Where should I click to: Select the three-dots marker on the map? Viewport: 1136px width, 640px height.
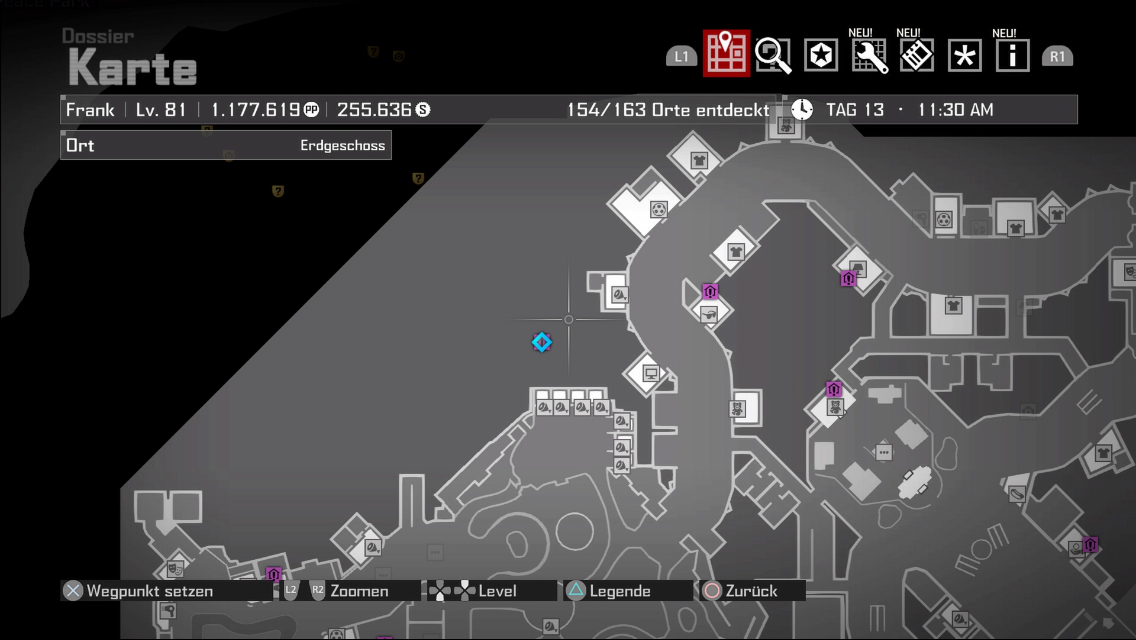(884, 452)
